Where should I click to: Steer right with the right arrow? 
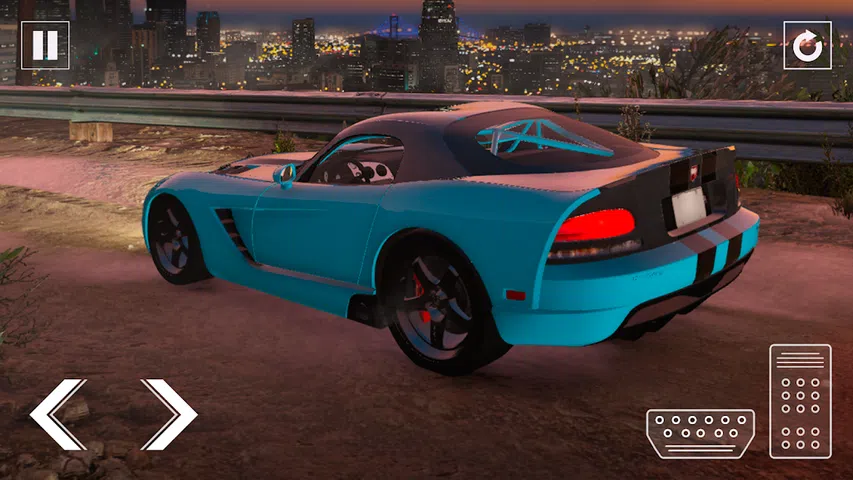coord(168,414)
